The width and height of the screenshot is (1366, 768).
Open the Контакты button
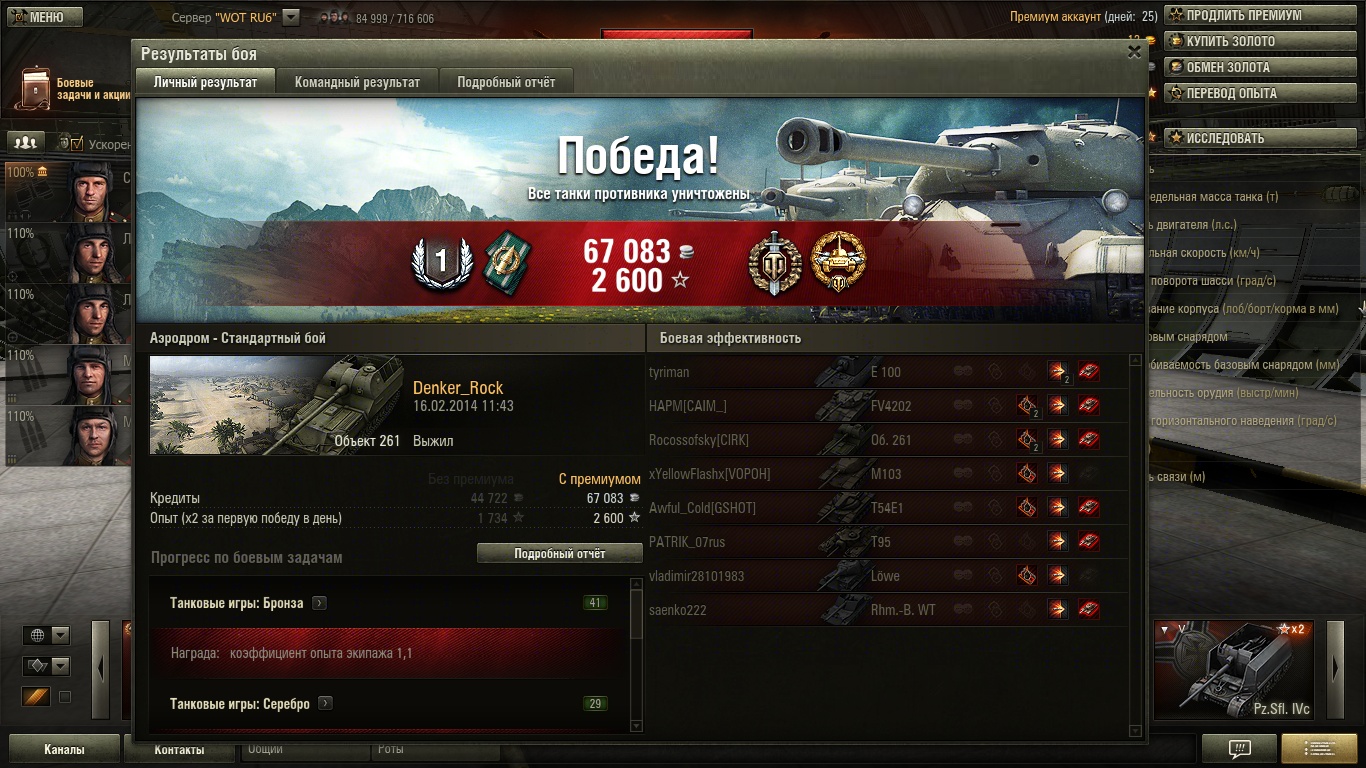tap(180, 749)
